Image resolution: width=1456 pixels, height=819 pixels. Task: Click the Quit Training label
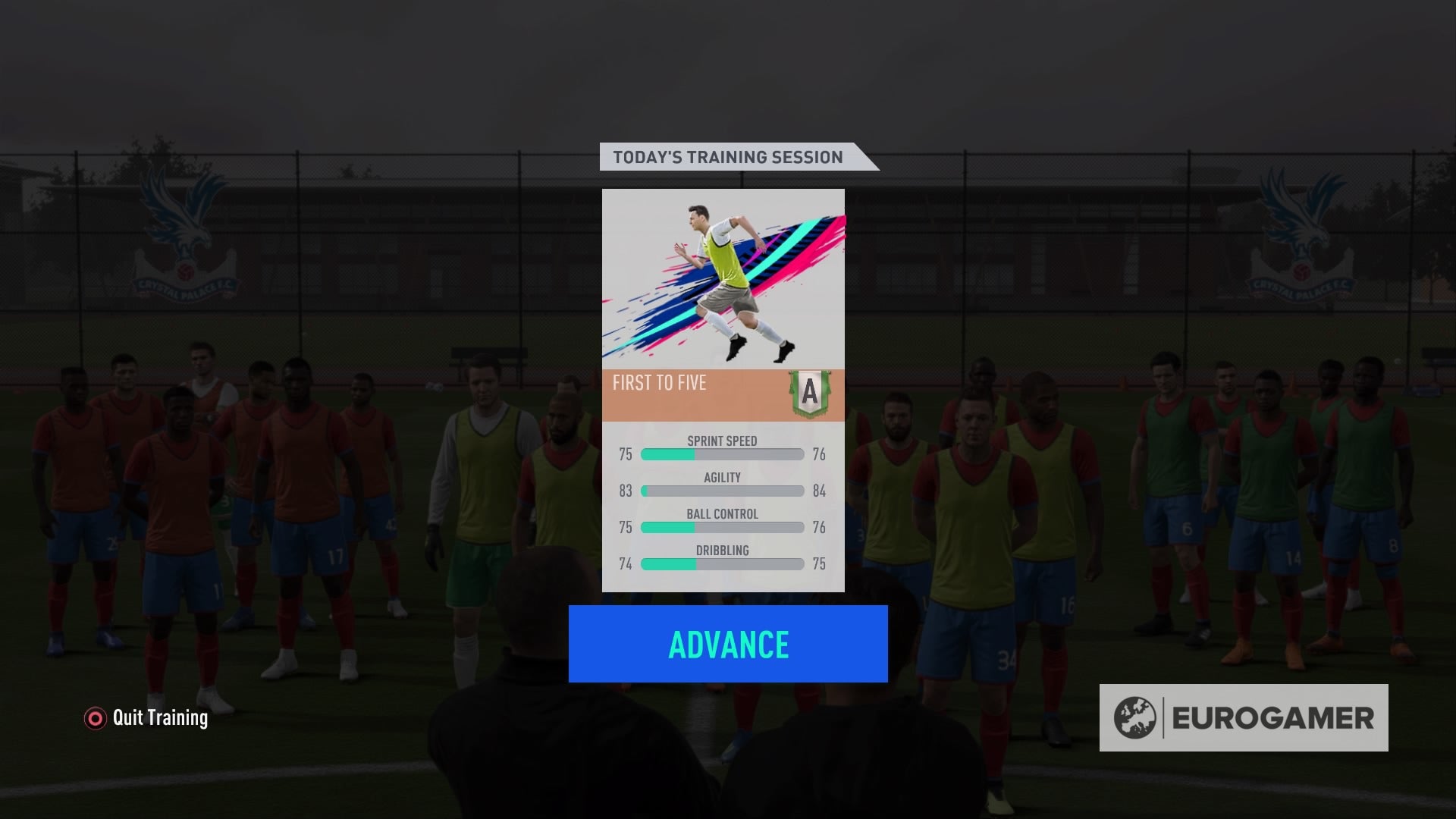(161, 717)
